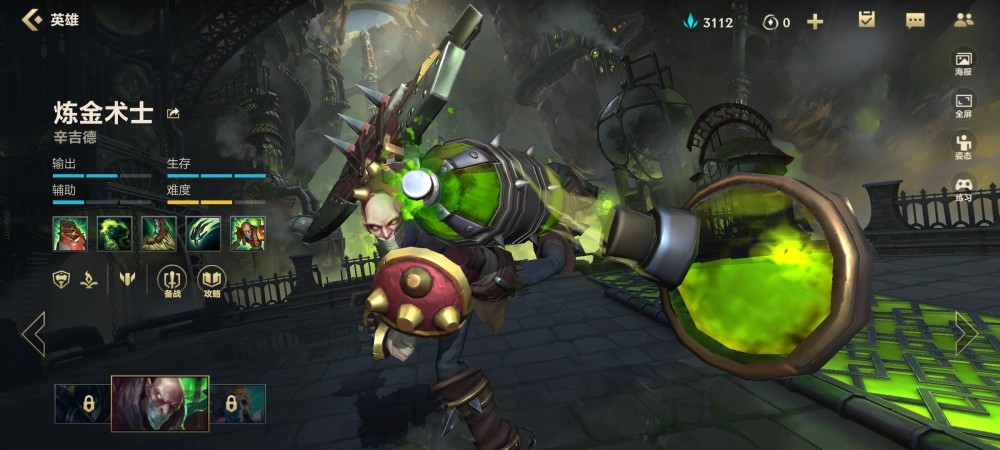Open the friends list icon

point(963,20)
